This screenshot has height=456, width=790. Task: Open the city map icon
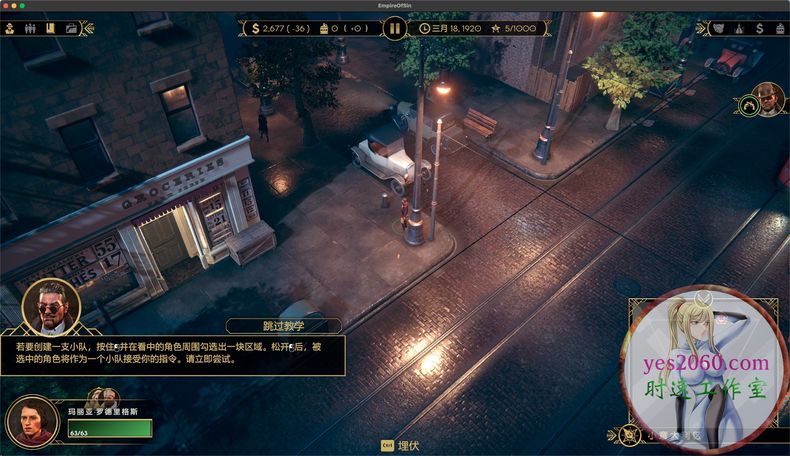point(718,28)
